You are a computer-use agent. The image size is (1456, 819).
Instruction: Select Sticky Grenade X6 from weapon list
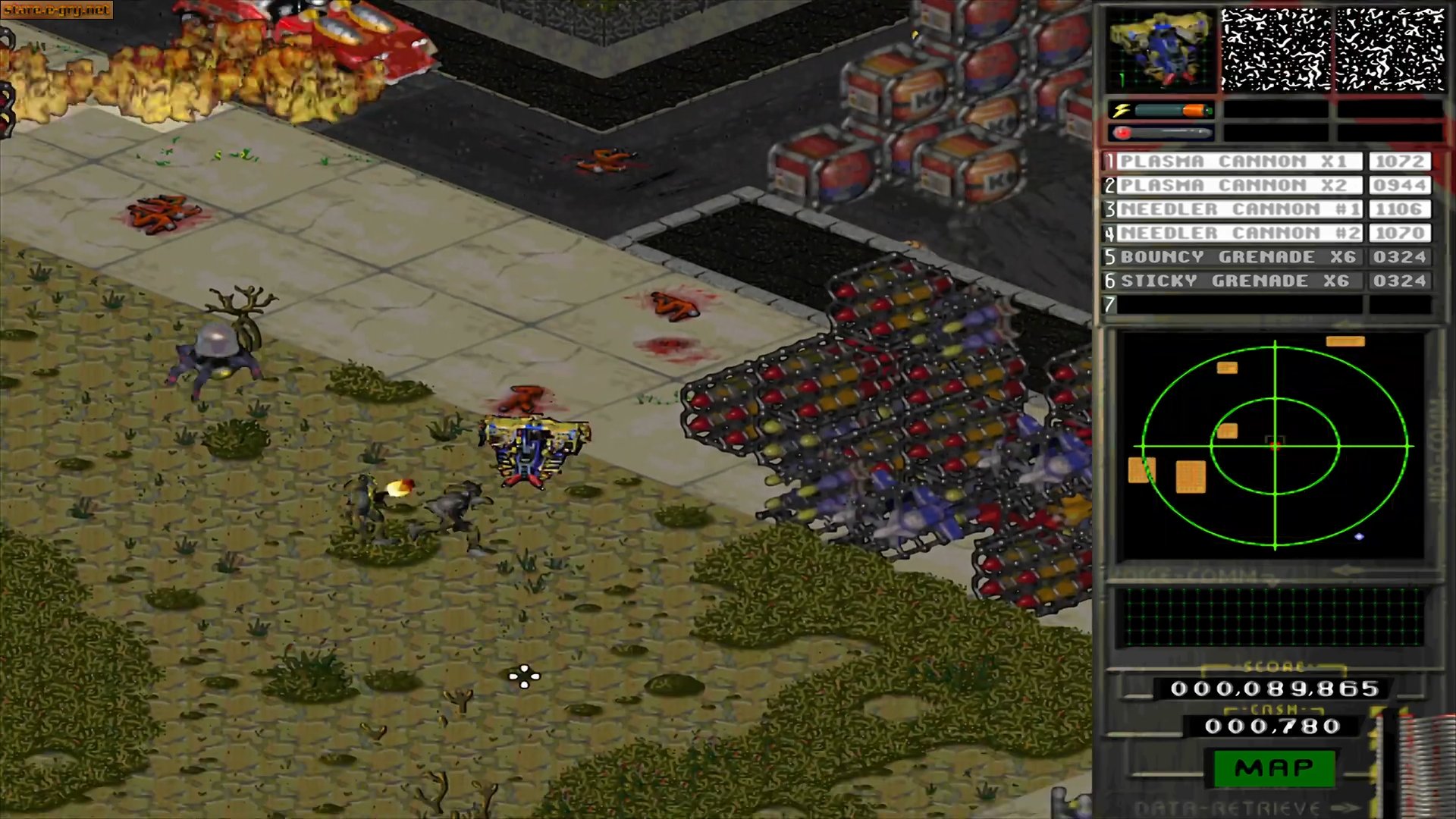point(1236,281)
